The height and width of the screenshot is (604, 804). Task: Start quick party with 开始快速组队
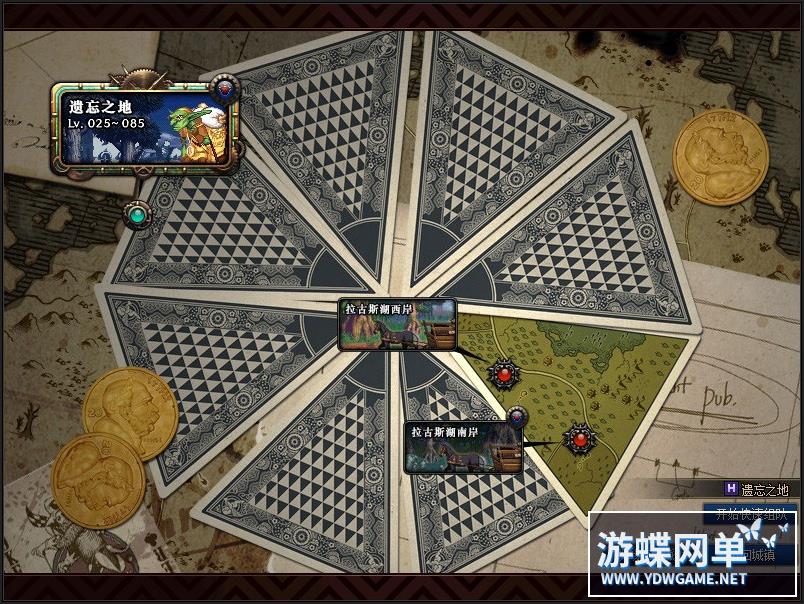[x=748, y=516]
